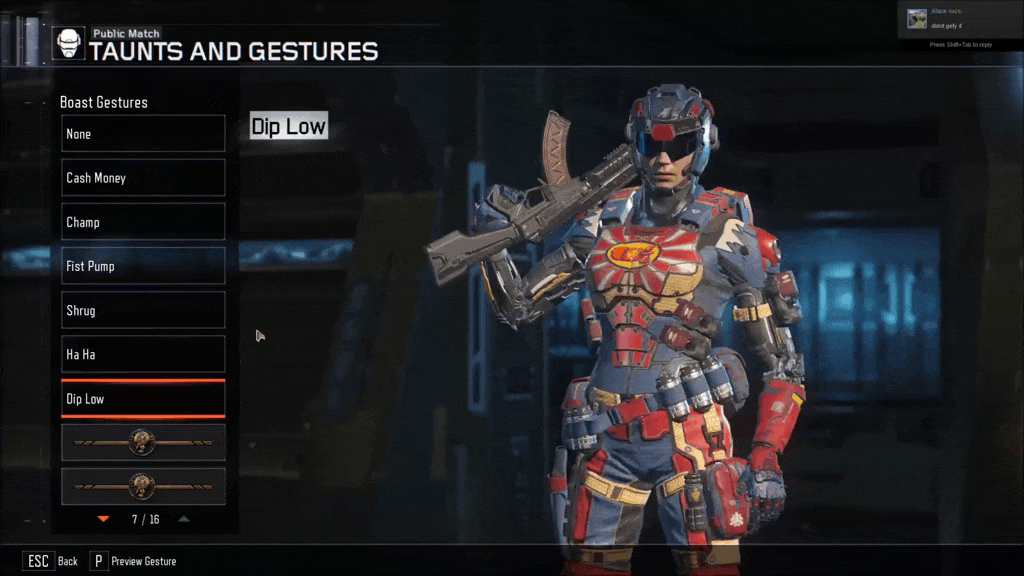
Task: Choose the Shrug gesture
Action: pyautogui.click(x=143, y=310)
